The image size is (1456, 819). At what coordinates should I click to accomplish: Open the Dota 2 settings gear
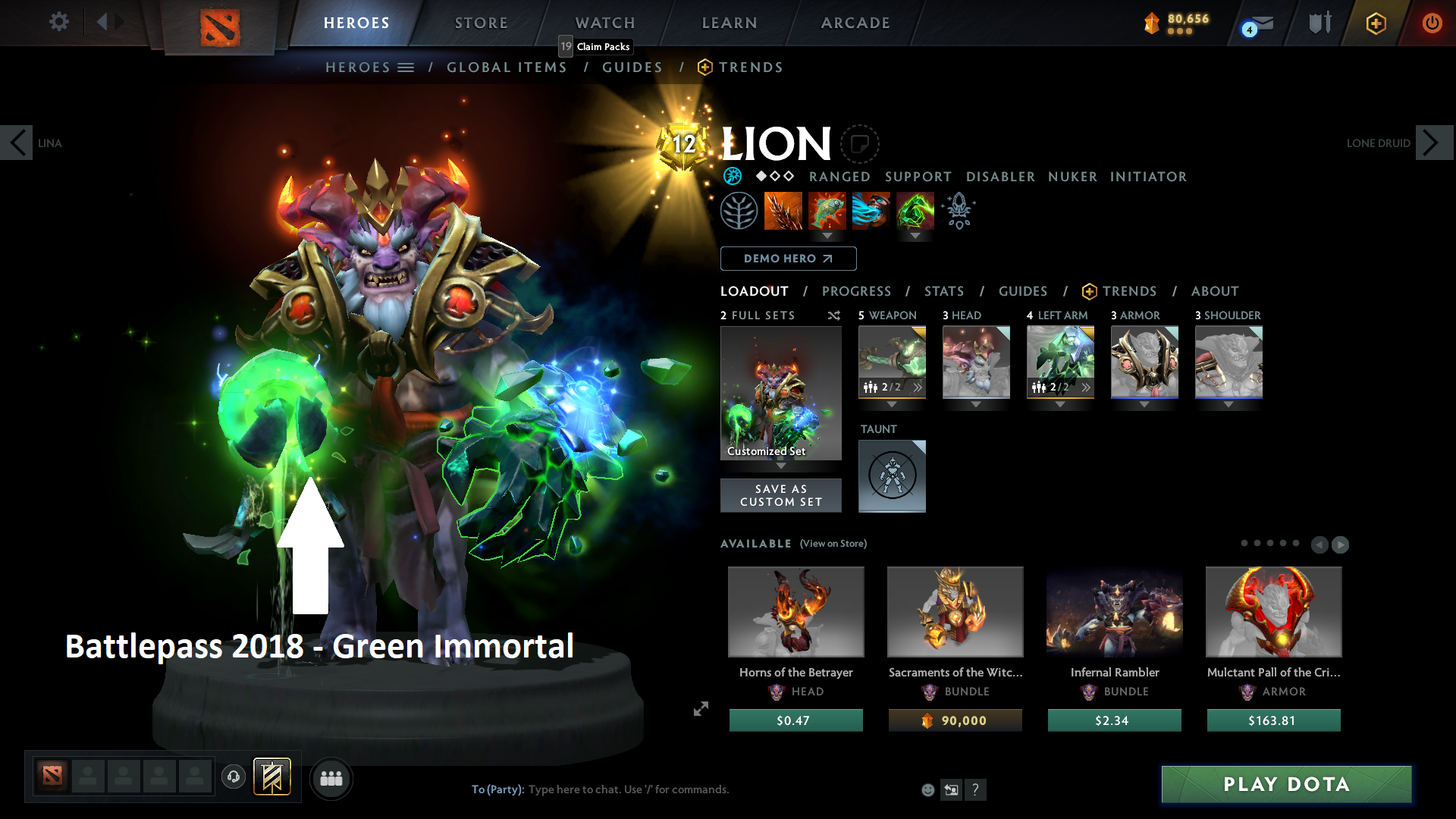[x=58, y=22]
